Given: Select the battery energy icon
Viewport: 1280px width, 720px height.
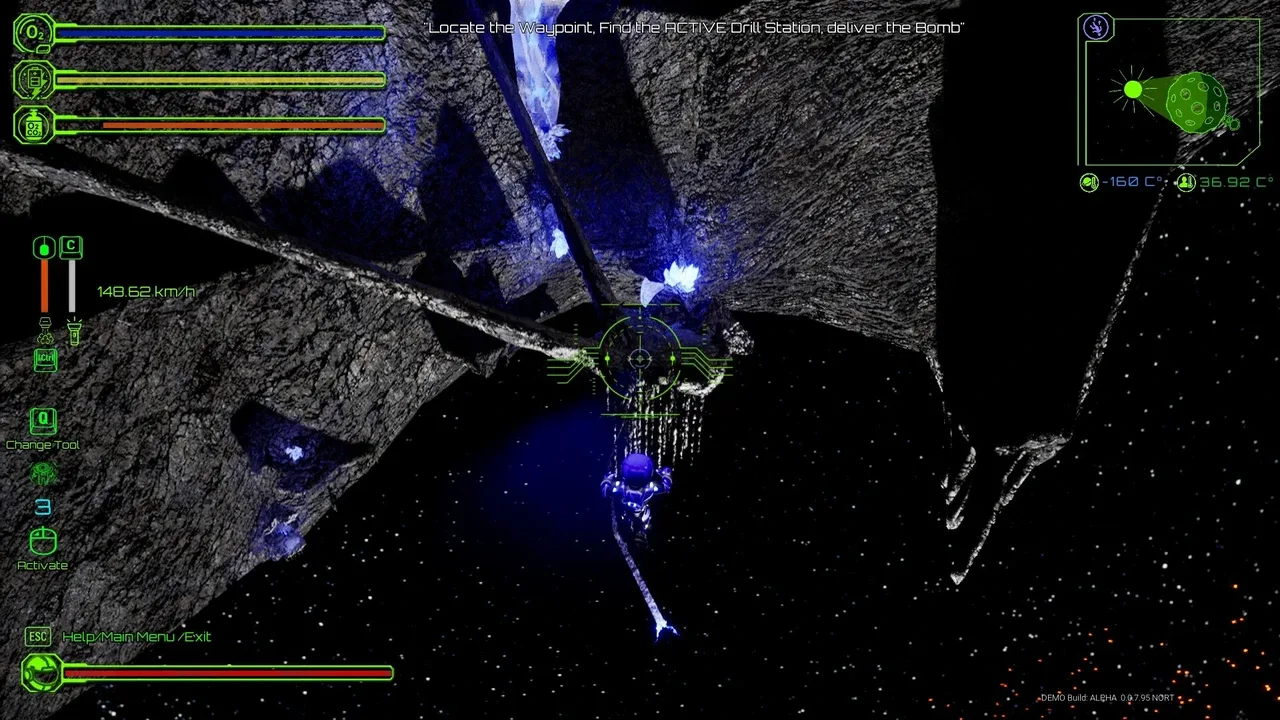Looking at the screenshot, I should point(33,79).
